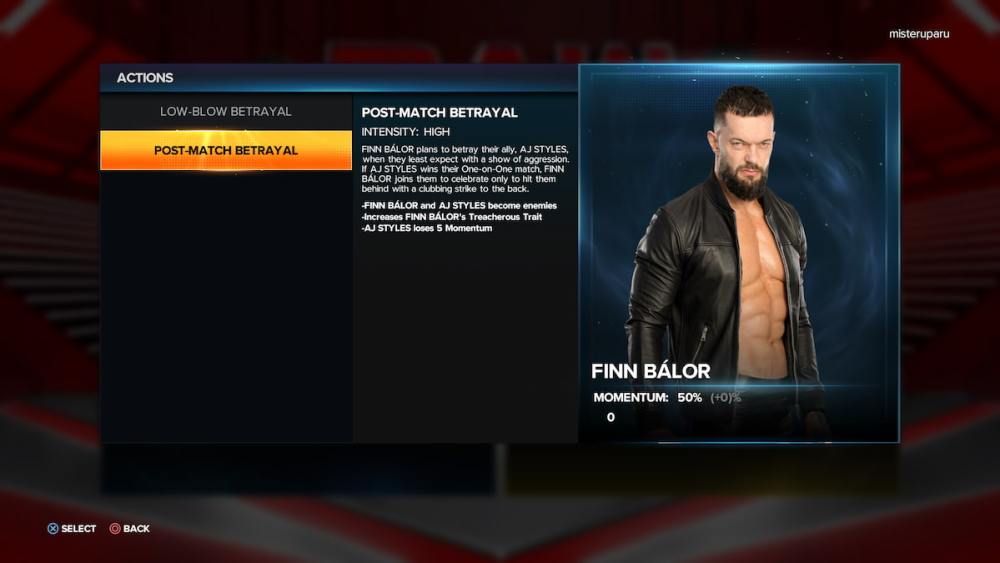The width and height of the screenshot is (1000, 563).
Task: Choose the Post-Match Betrayal action
Action: click(226, 150)
